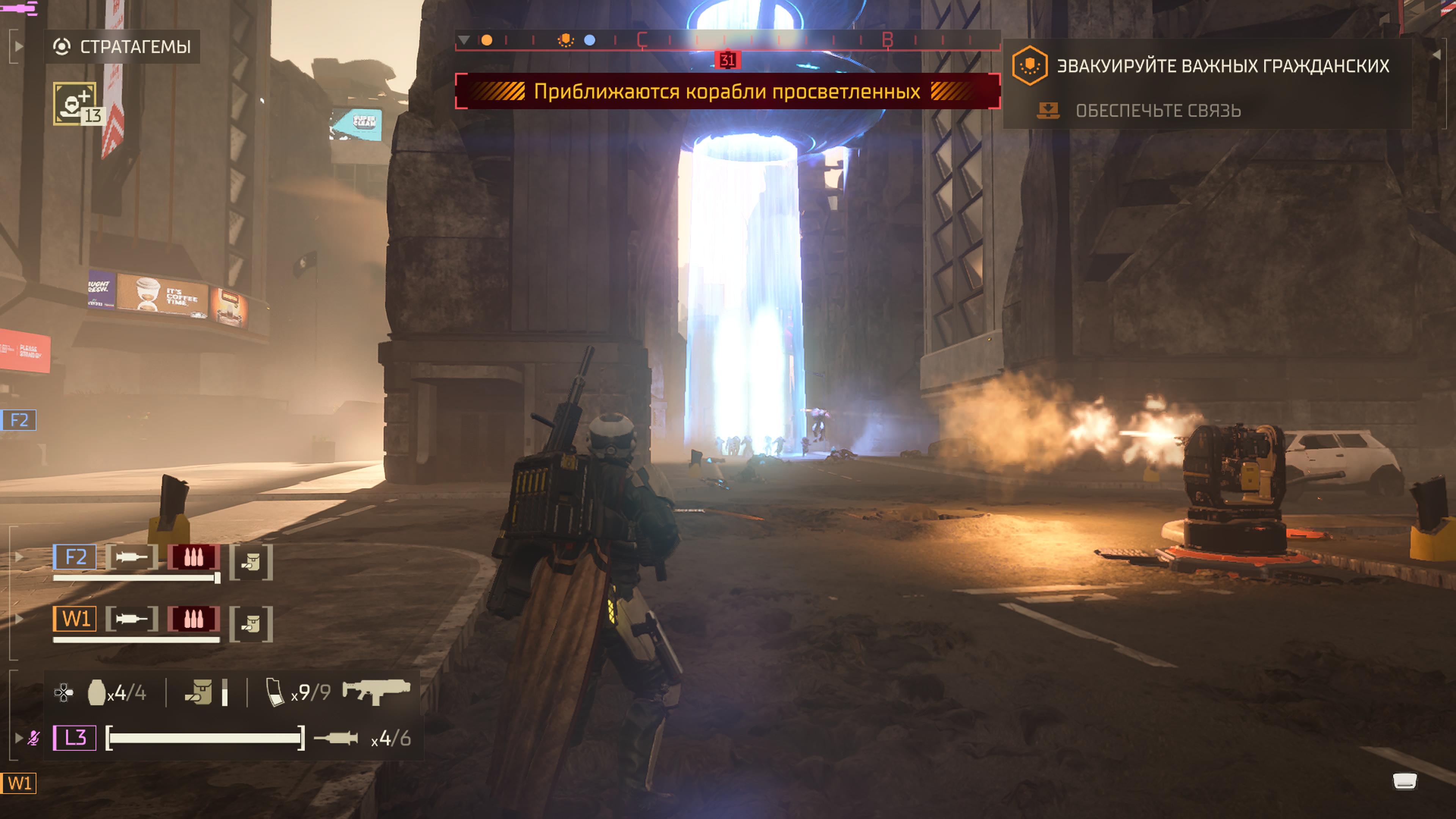1456x819 pixels.
Task: Select teammate W1 name tag in squad list
Action: (75, 619)
